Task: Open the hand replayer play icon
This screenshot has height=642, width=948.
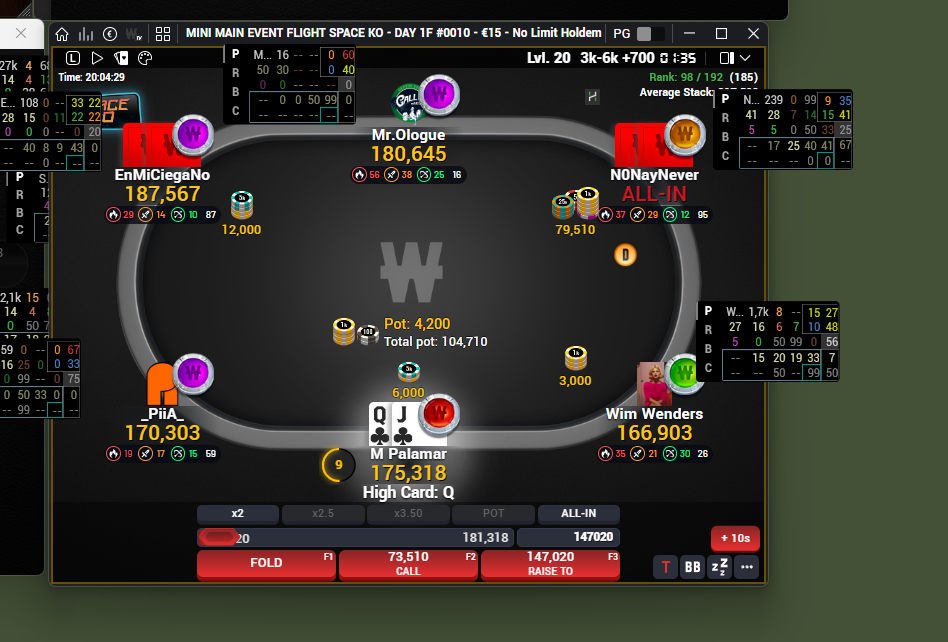Action: click(97, 58)
